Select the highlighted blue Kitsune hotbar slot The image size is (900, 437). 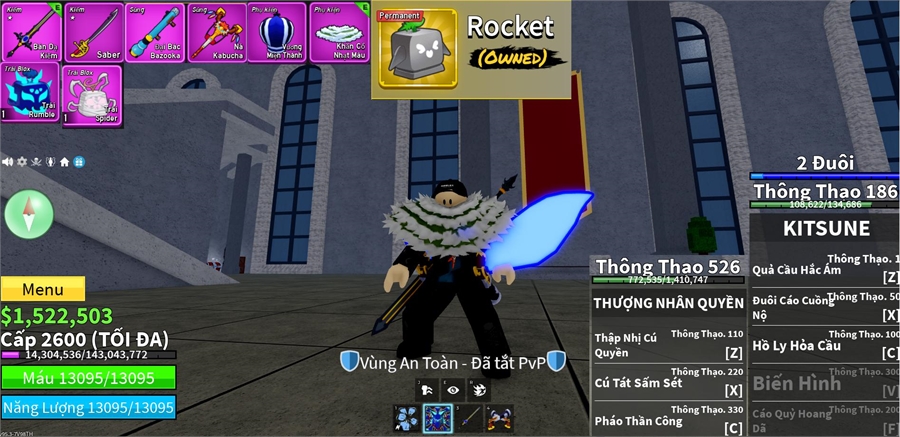point(438,418)
